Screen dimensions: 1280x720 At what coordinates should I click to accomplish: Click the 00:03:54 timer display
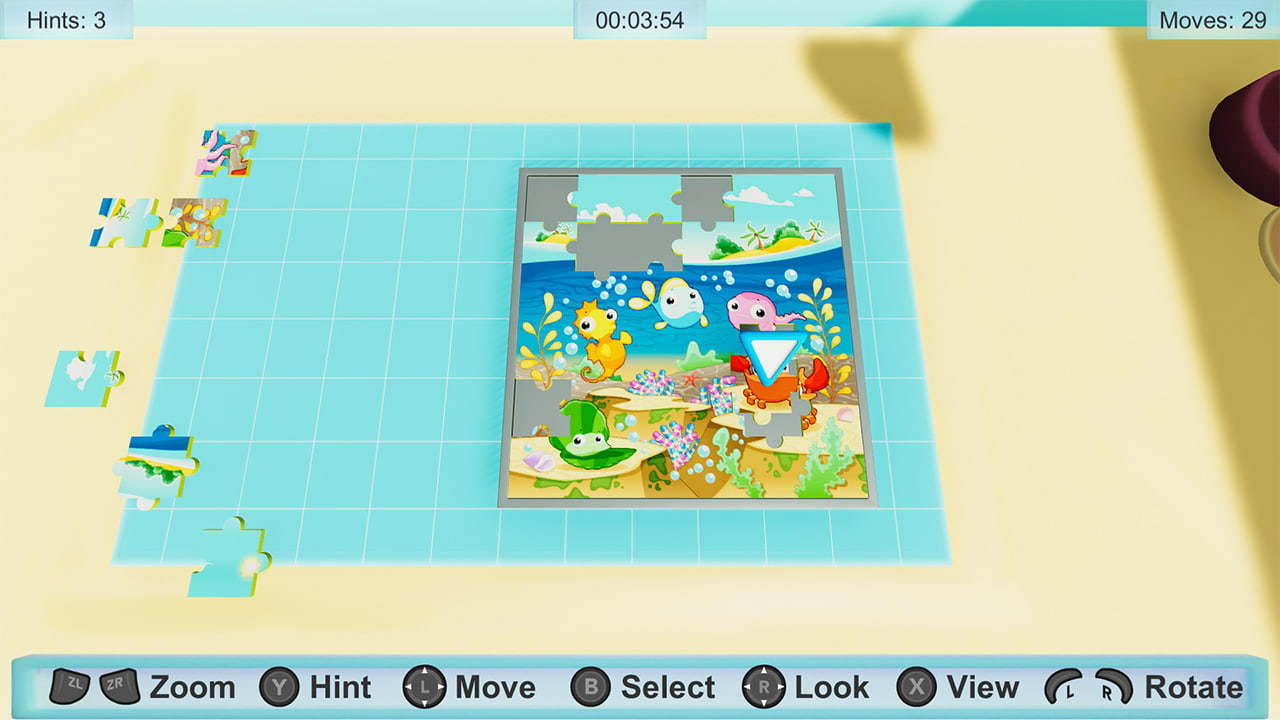click(639, 17)
